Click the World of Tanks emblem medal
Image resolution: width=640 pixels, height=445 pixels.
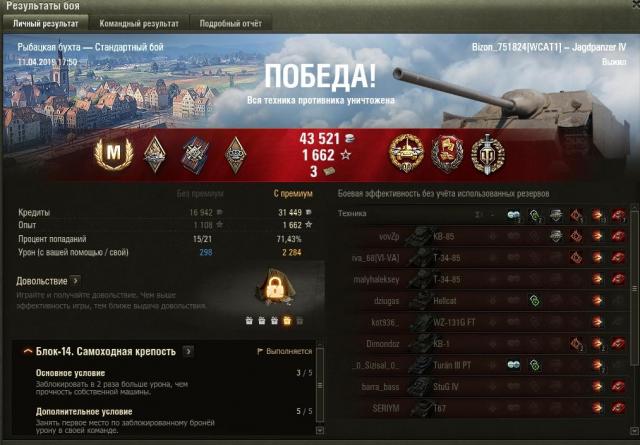[488, 153]
